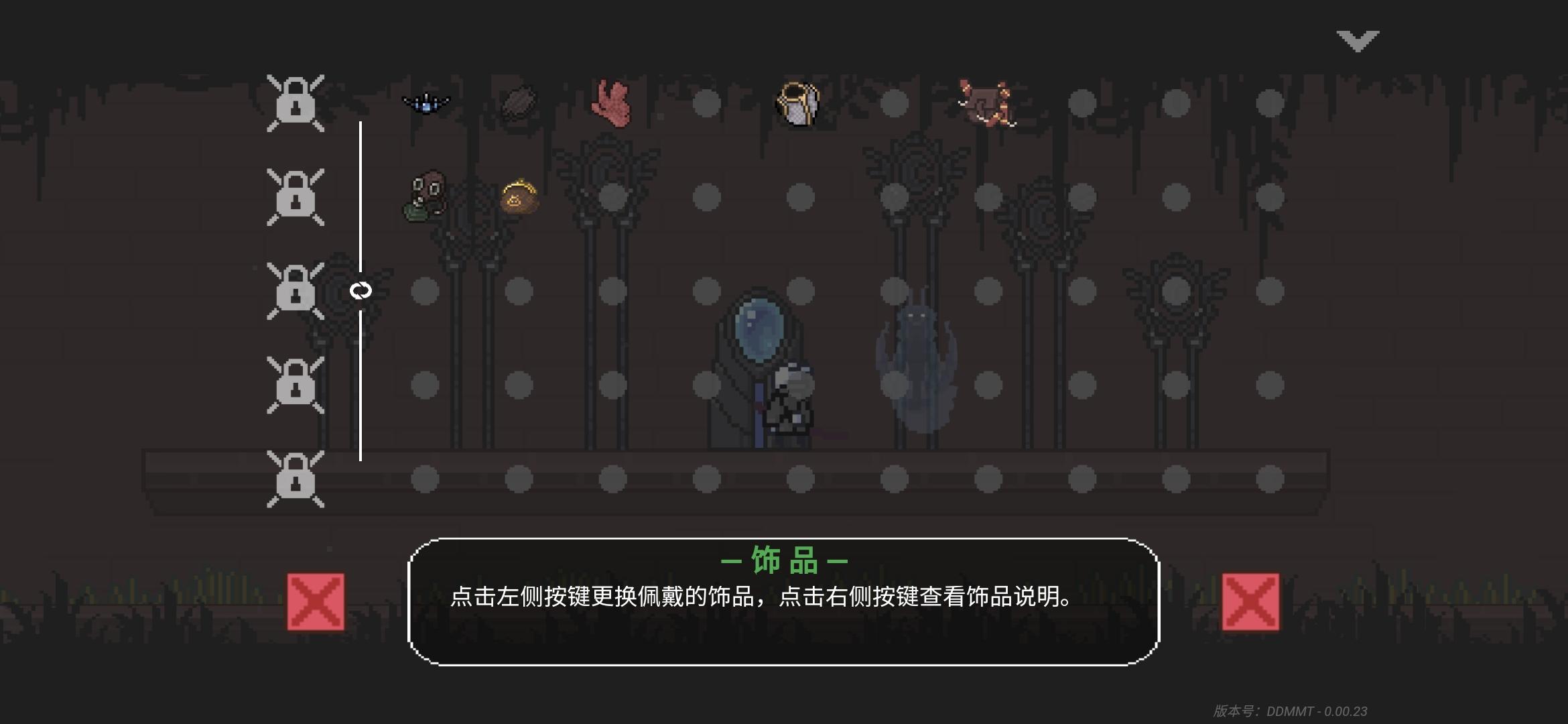
Task: Open the 饰品 tooltip title
Action: 783,562
